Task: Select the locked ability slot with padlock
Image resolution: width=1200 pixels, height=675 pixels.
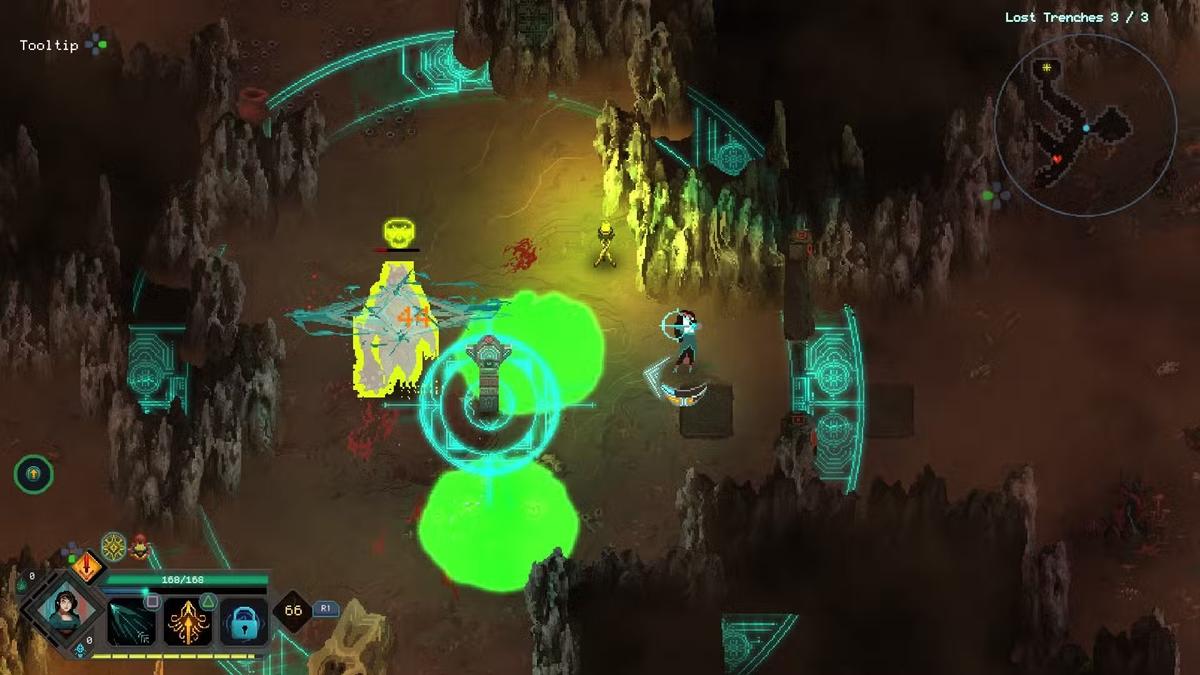Action: tap(243, 621)
